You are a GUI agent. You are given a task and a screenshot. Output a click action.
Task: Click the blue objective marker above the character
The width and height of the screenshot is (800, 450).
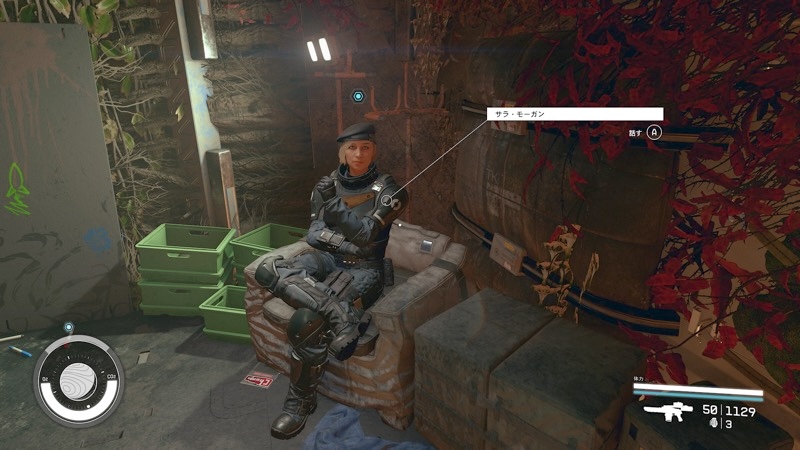tap(358, 97)
